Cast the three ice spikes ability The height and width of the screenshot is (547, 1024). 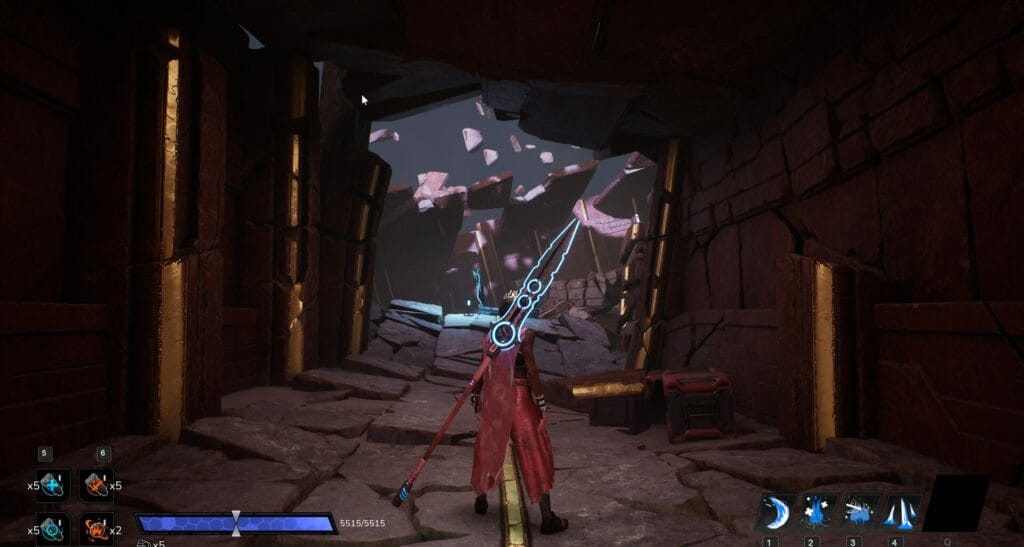(x=901, y=512)
